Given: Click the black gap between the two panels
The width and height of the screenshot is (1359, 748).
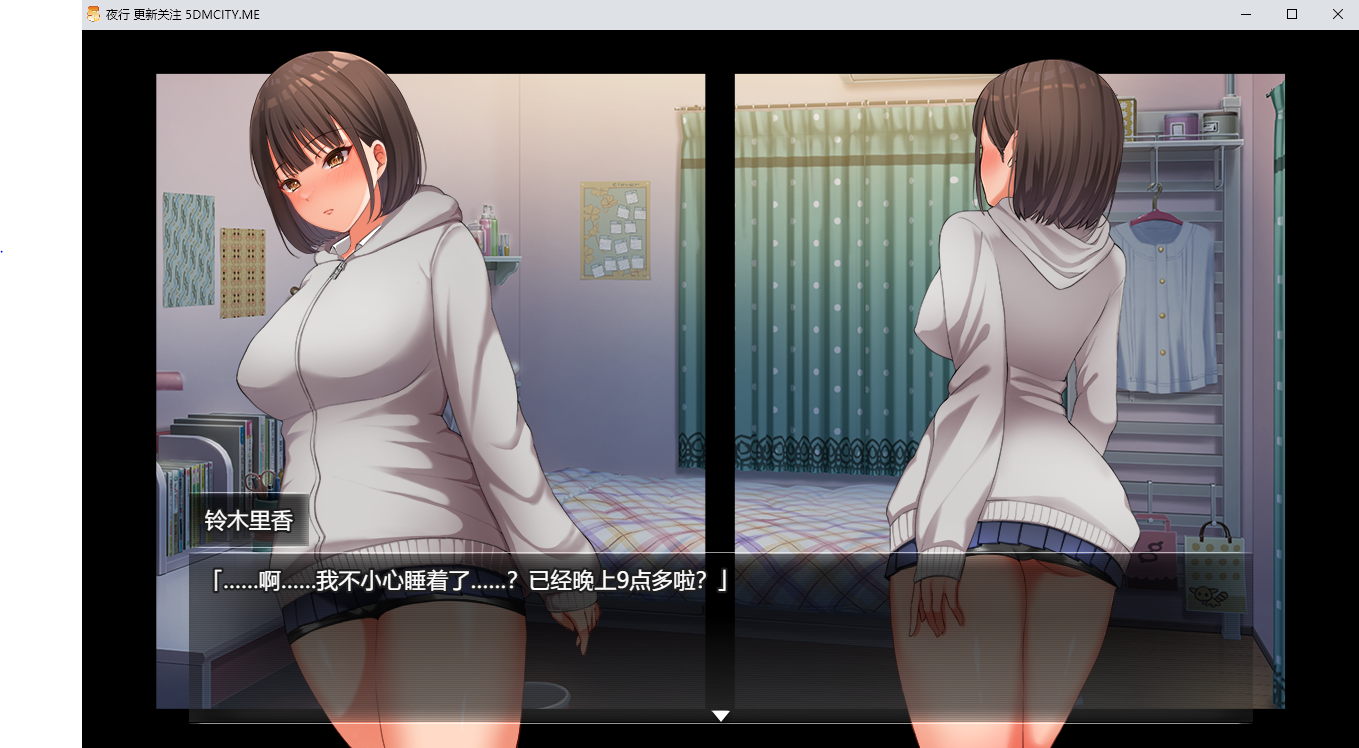Looking at the screenshot, I should tap(720, 300).
